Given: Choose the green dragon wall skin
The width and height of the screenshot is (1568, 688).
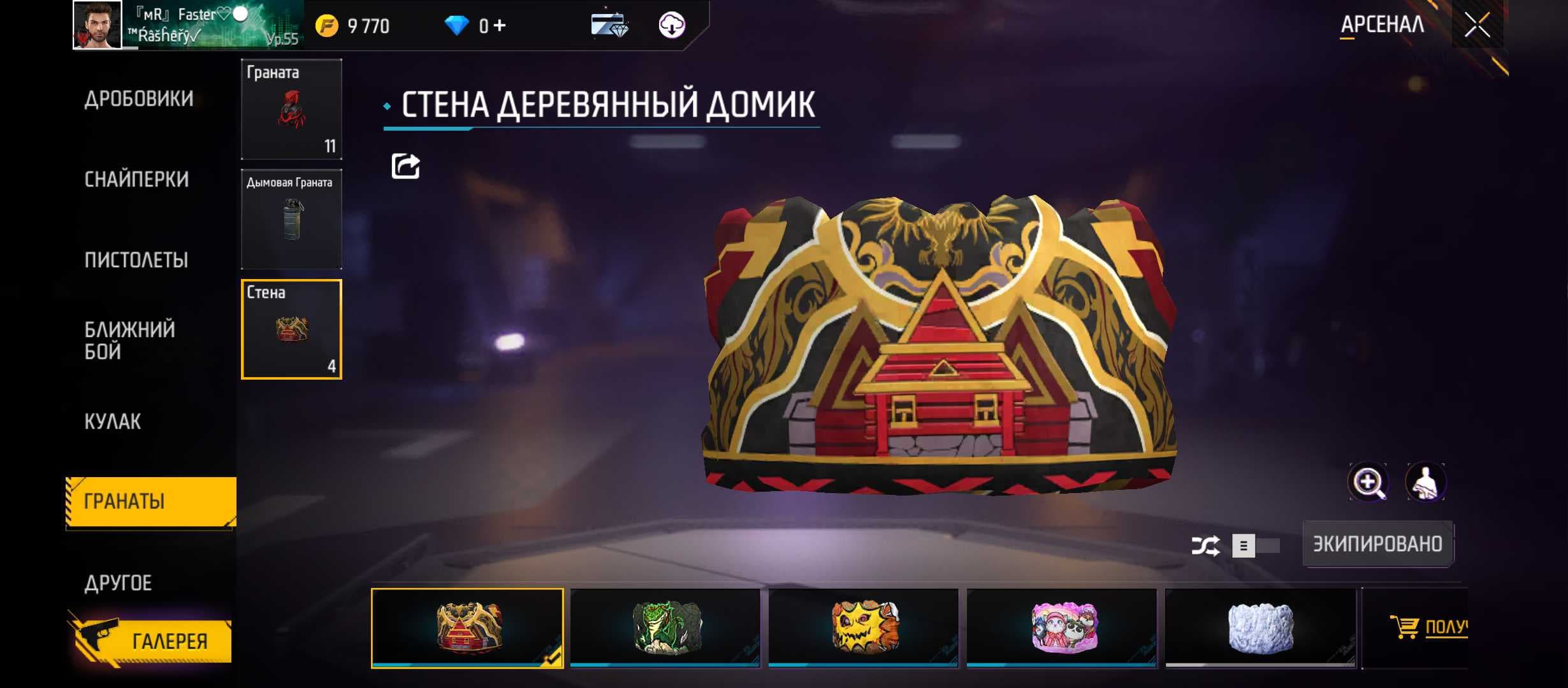Looking at the screenshot, I should tap(665, 627).
